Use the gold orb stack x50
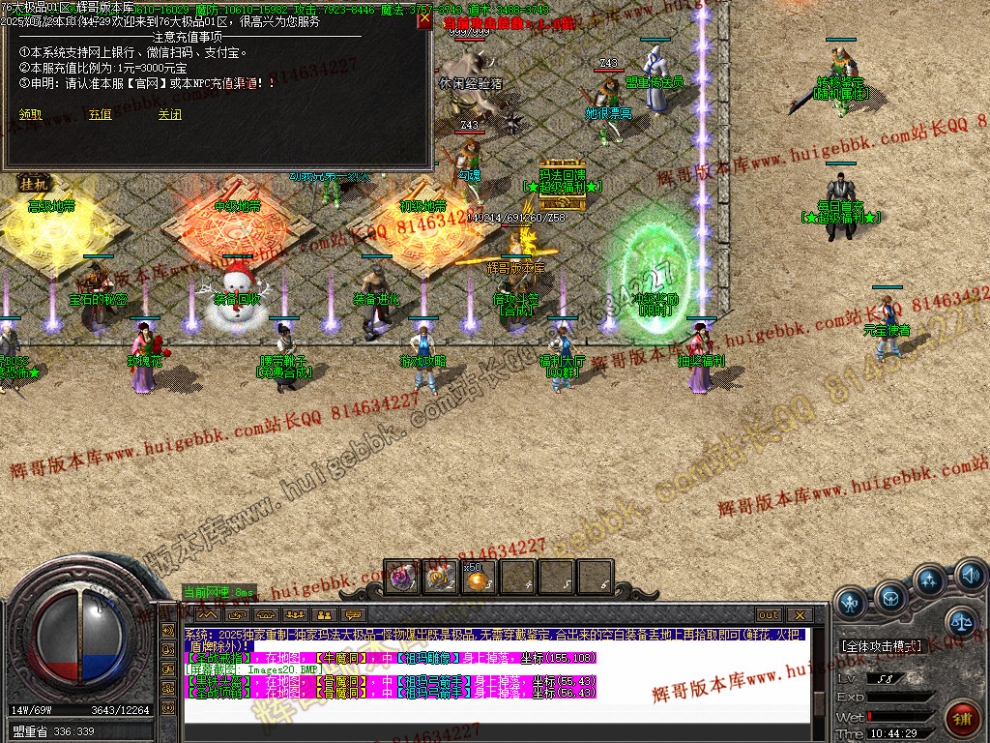Screen dimensions: 990x743 pos(476,577)
